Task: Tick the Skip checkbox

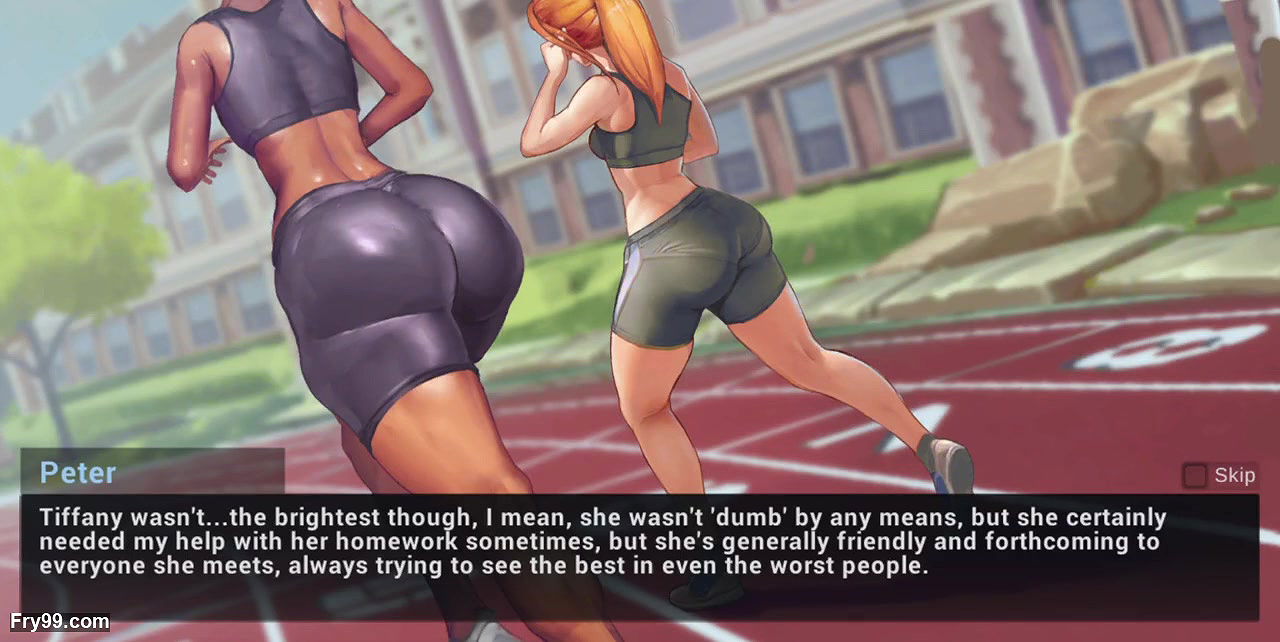Action: click(1195, 476)
